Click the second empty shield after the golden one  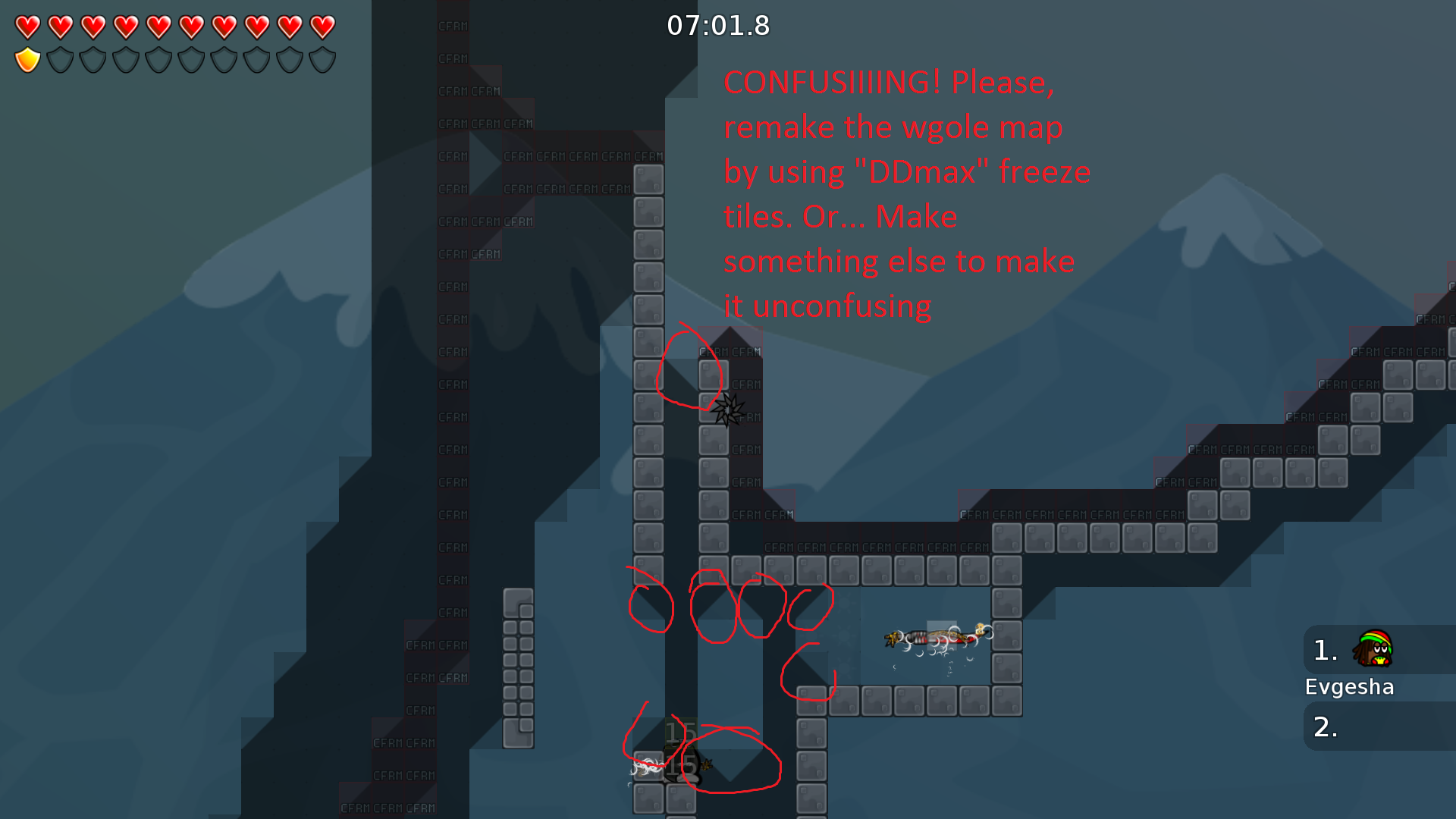pos(93,60)
